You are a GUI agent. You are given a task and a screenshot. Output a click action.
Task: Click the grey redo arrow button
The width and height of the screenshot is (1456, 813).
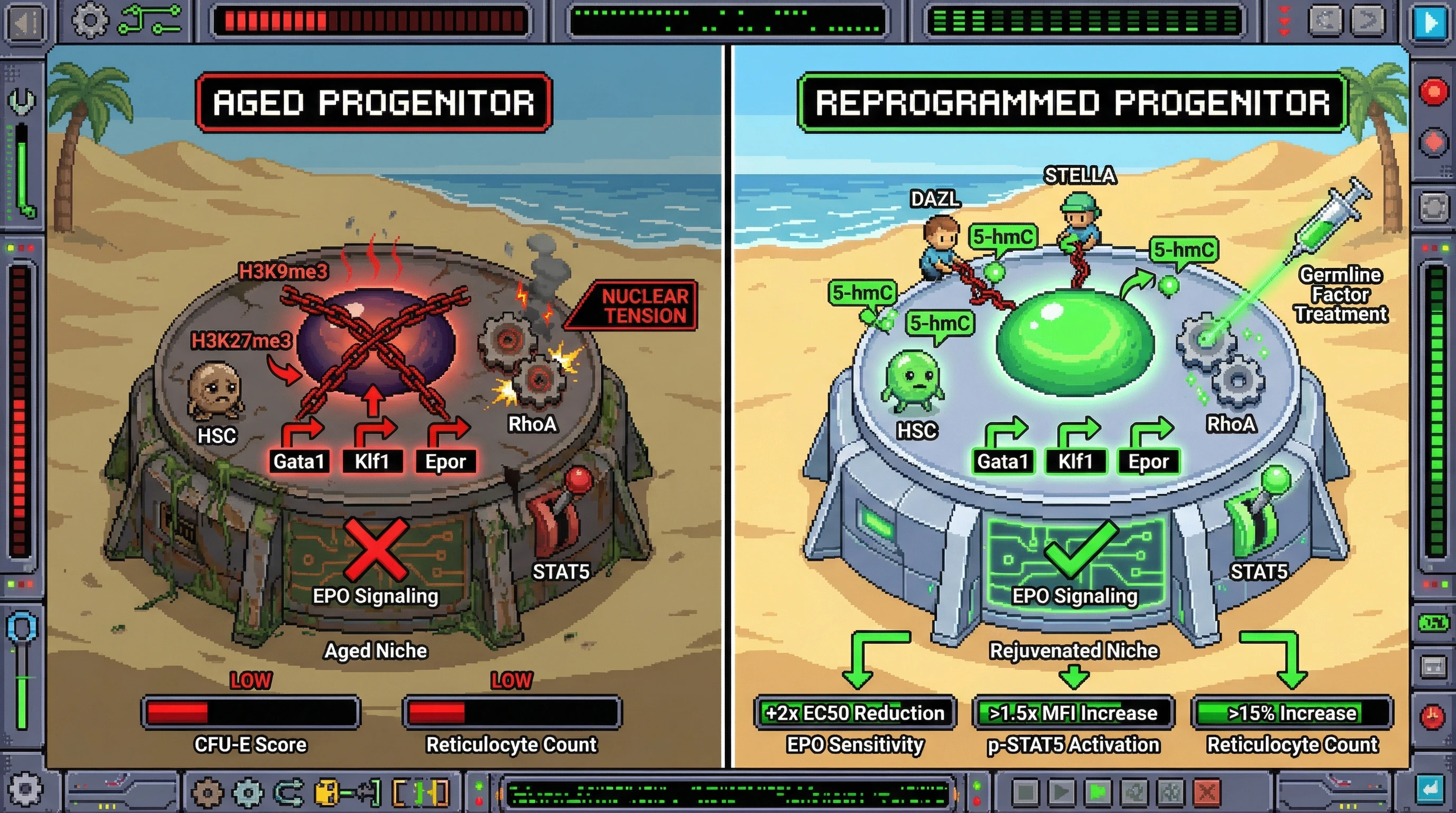pyautogui.click(x=1367, y=21)
